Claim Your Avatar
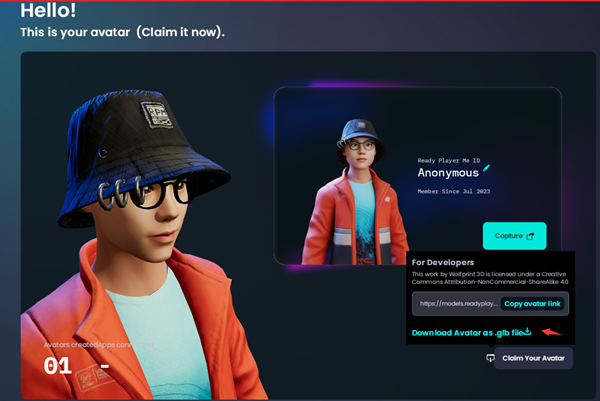Viewport: 600px width, 401px height. 534,358
